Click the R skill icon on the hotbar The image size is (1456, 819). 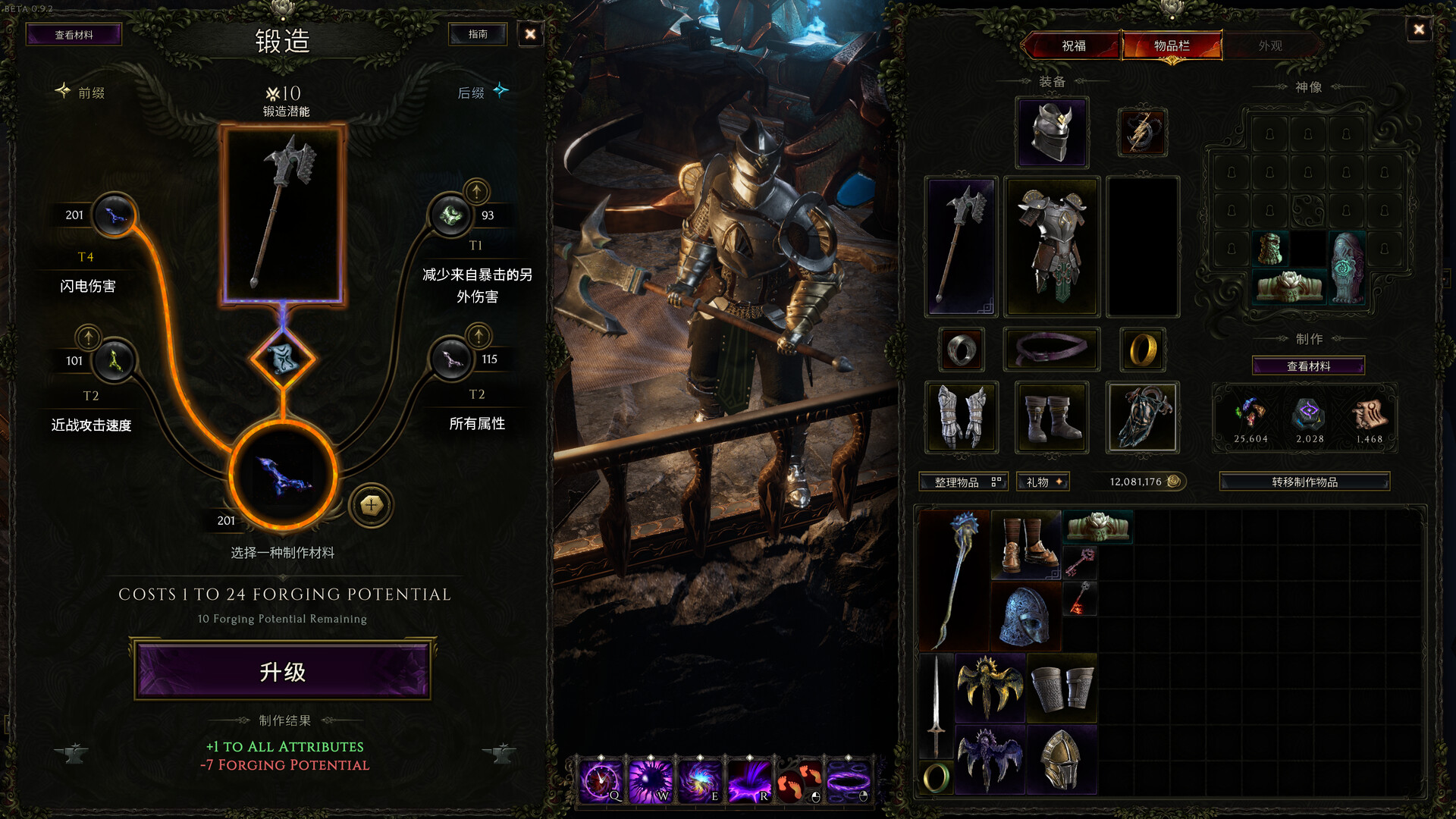click(x=749, y=778)
